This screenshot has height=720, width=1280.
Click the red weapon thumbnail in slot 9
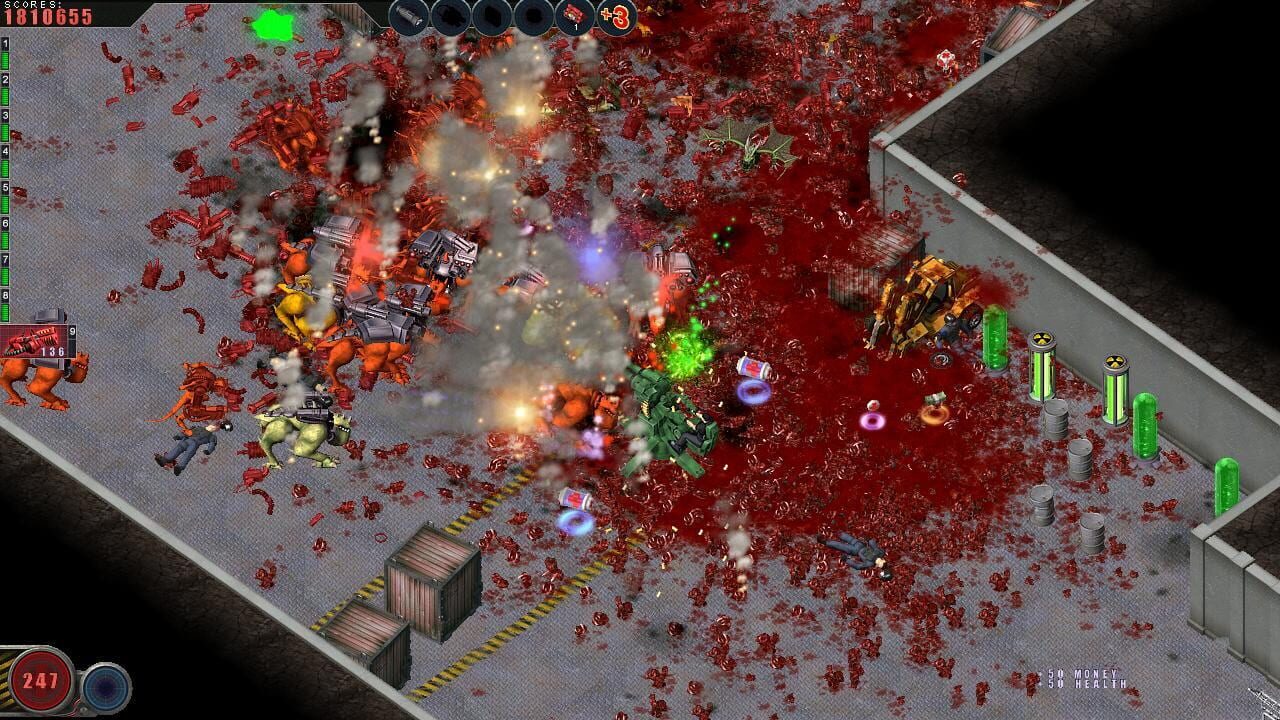pyautogui.click(x=32, y=340)
